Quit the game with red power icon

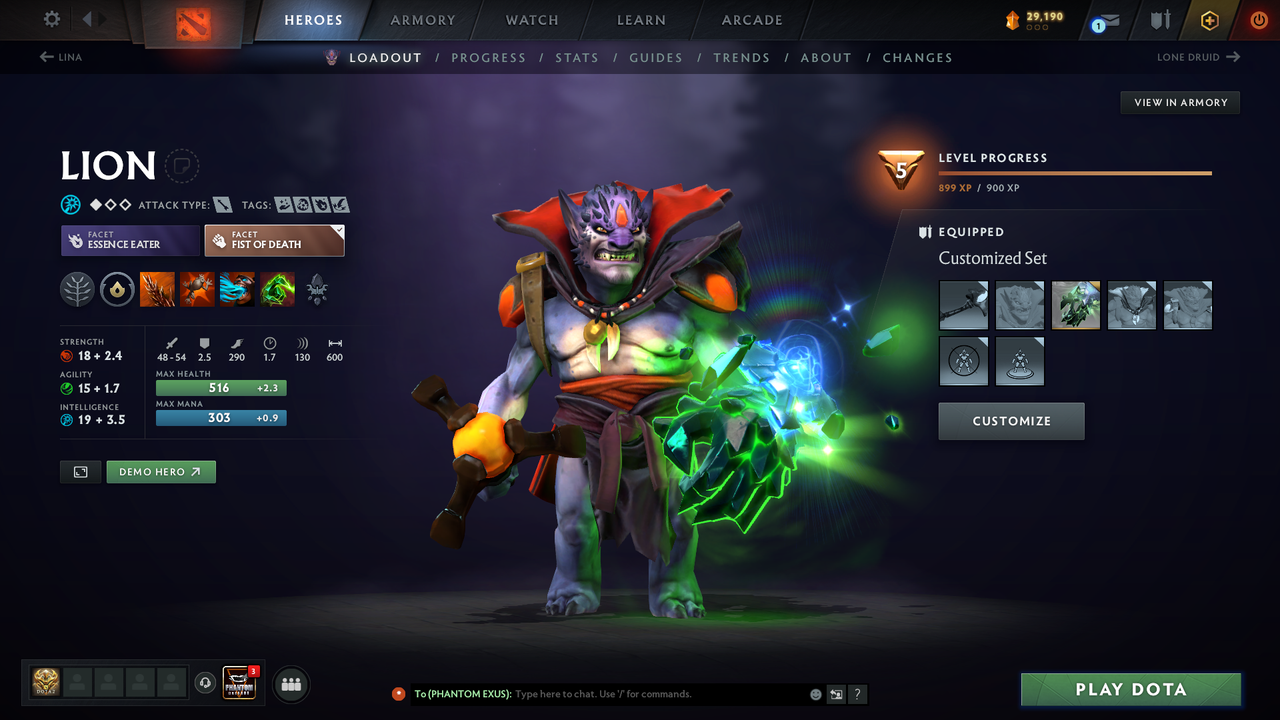1259,20
